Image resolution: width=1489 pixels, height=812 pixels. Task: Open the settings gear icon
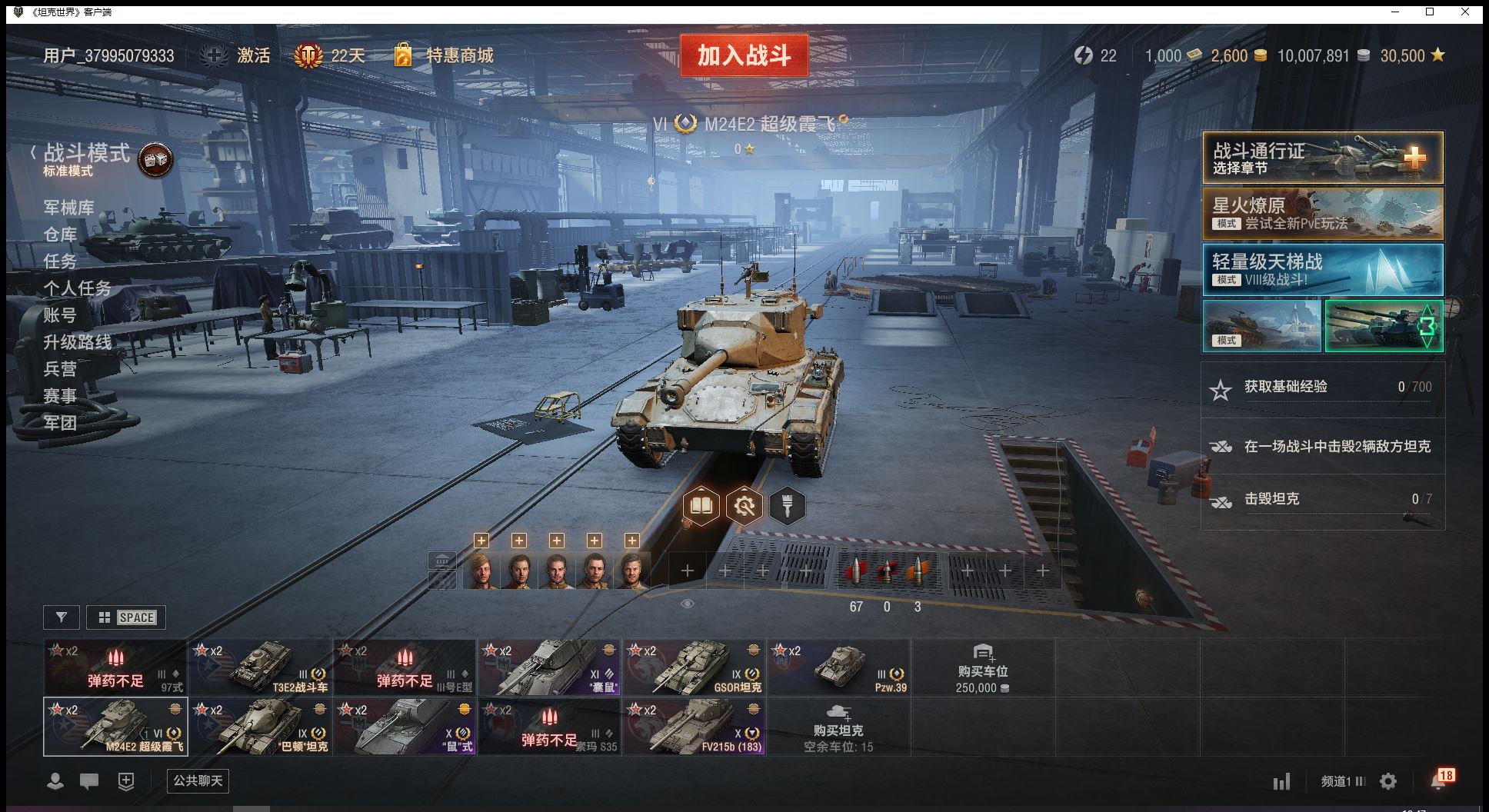[1388, 781]
